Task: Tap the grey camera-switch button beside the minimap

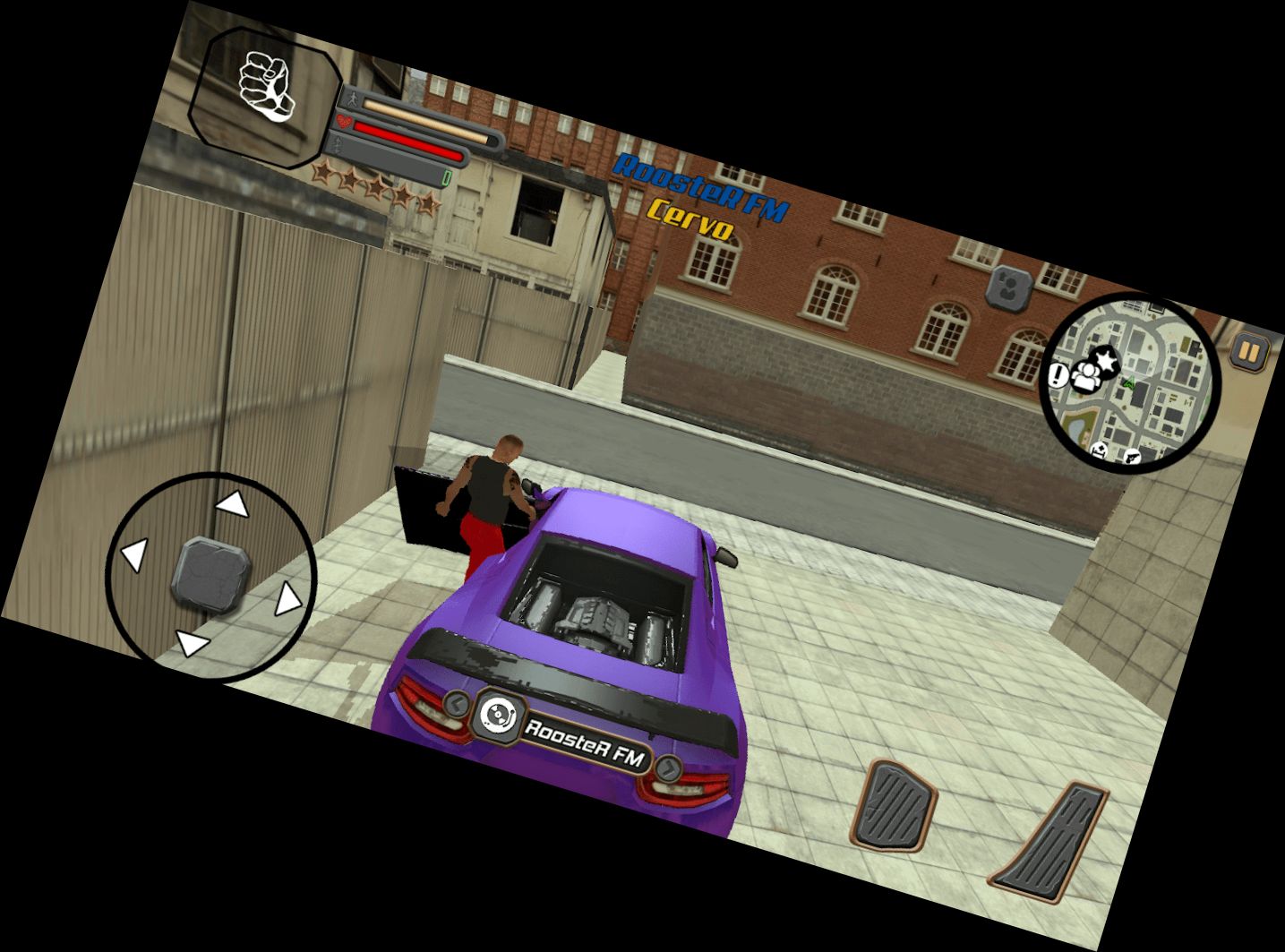Action: 1009,287
